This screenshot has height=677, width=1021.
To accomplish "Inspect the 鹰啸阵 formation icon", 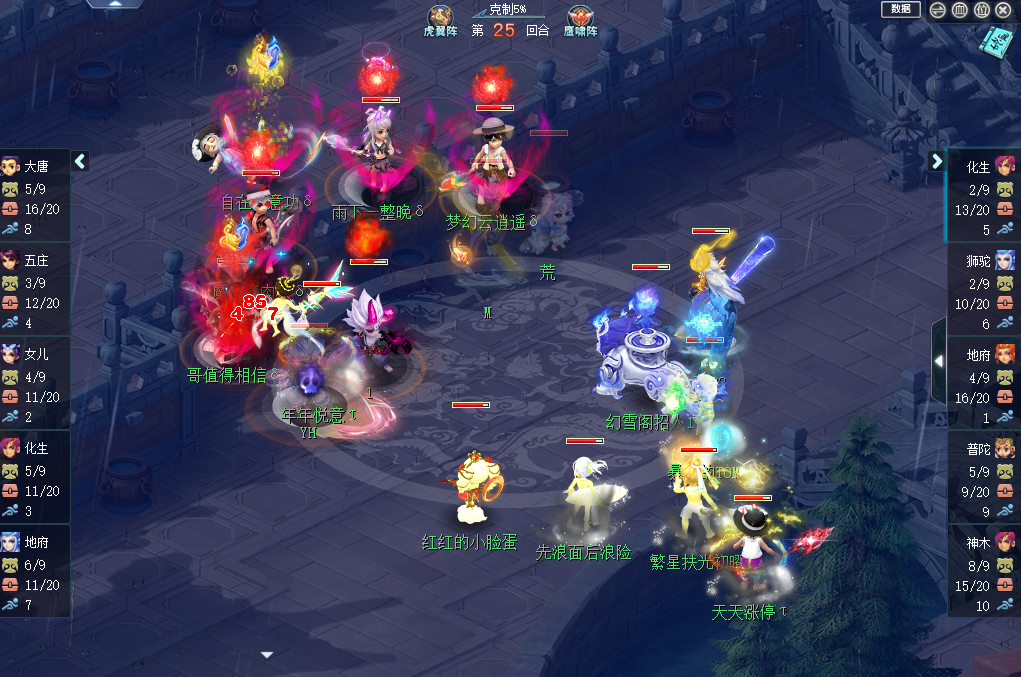I will point(580,17).
